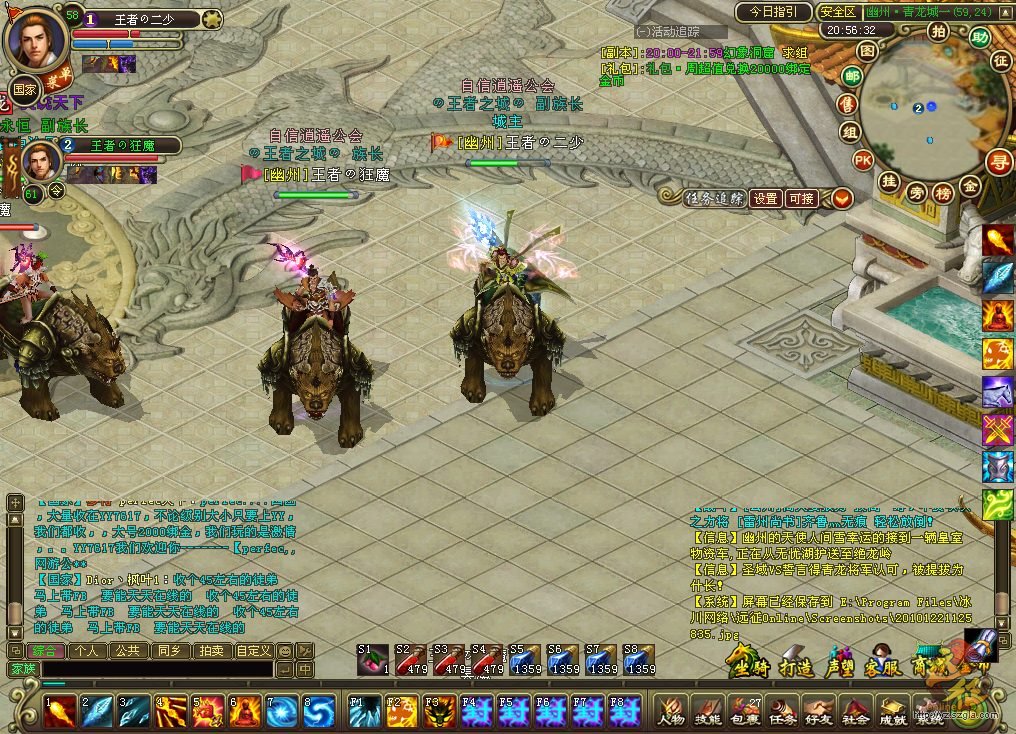
Task: Open the 好友 friends list
Action: click(x=818, y=710)
